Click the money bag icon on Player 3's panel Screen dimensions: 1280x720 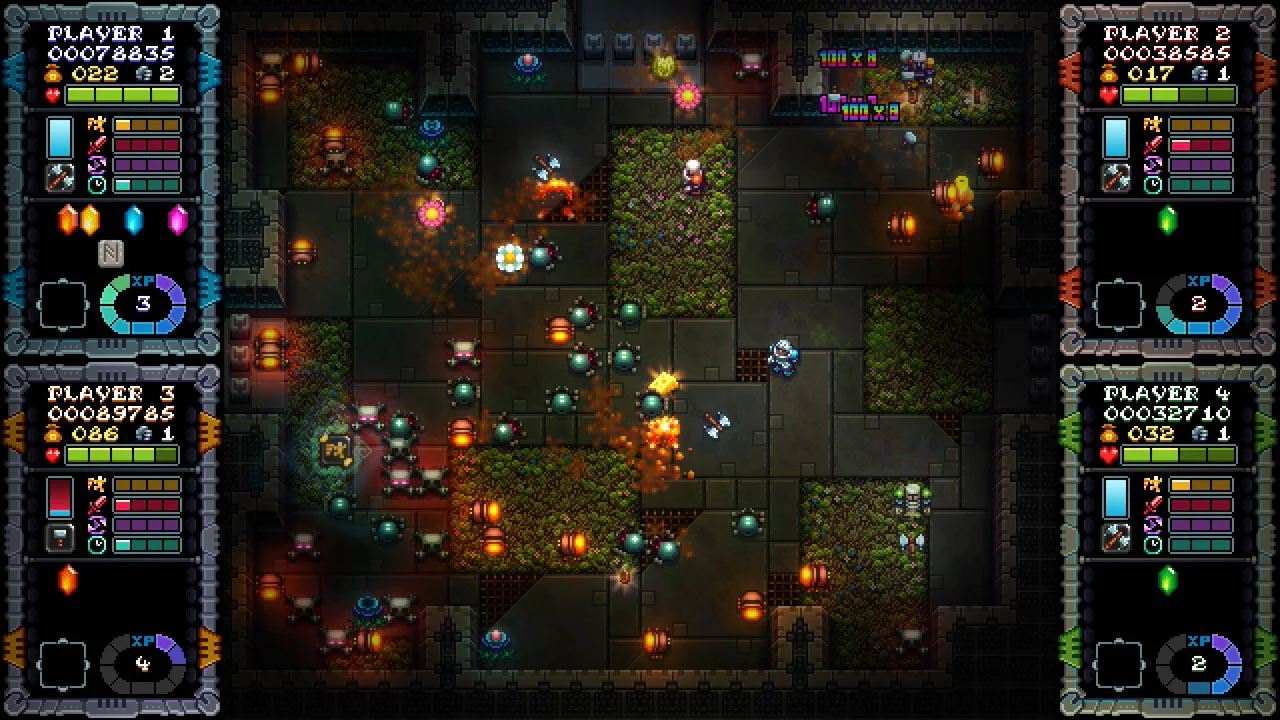[x=52, y=432]
